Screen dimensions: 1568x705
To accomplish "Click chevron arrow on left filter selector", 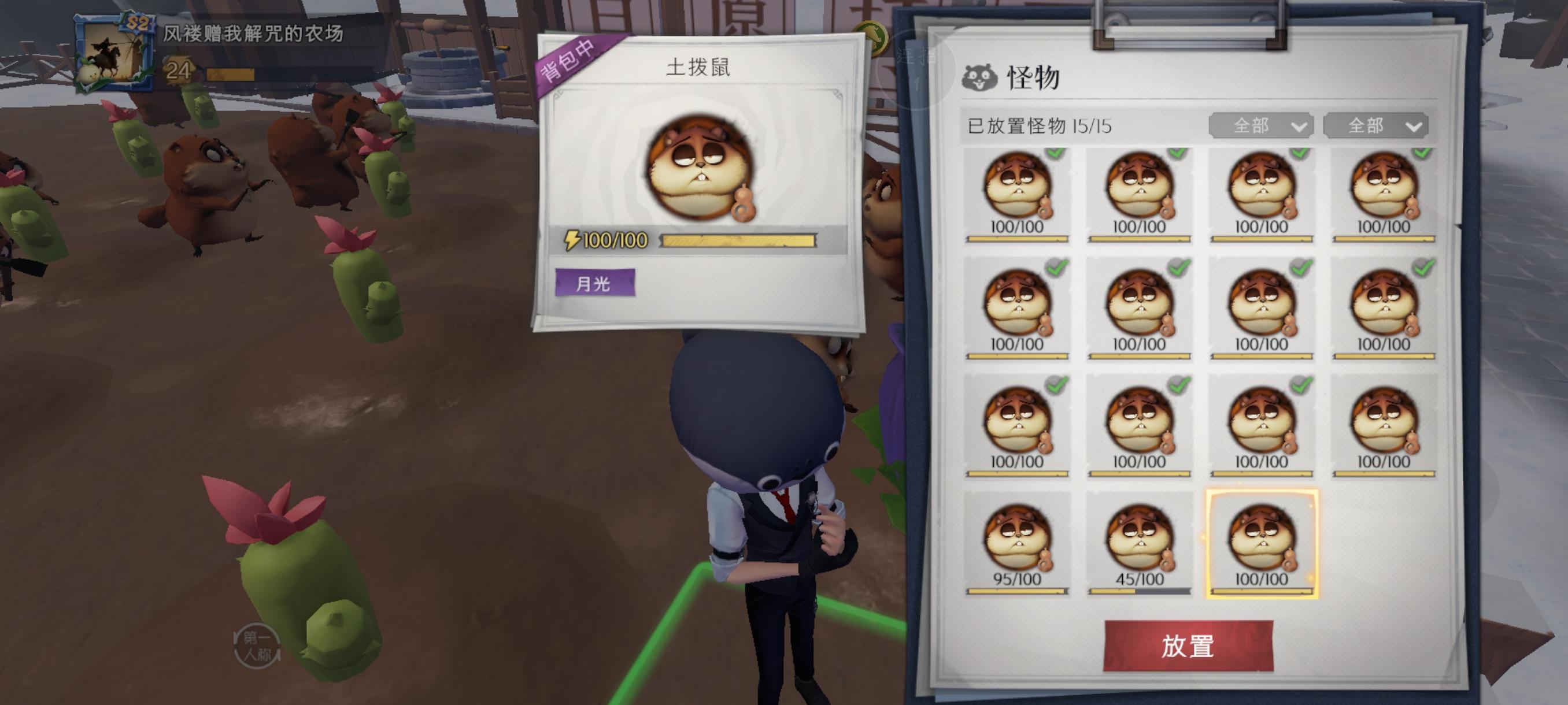I will [x=1299, y=127].
